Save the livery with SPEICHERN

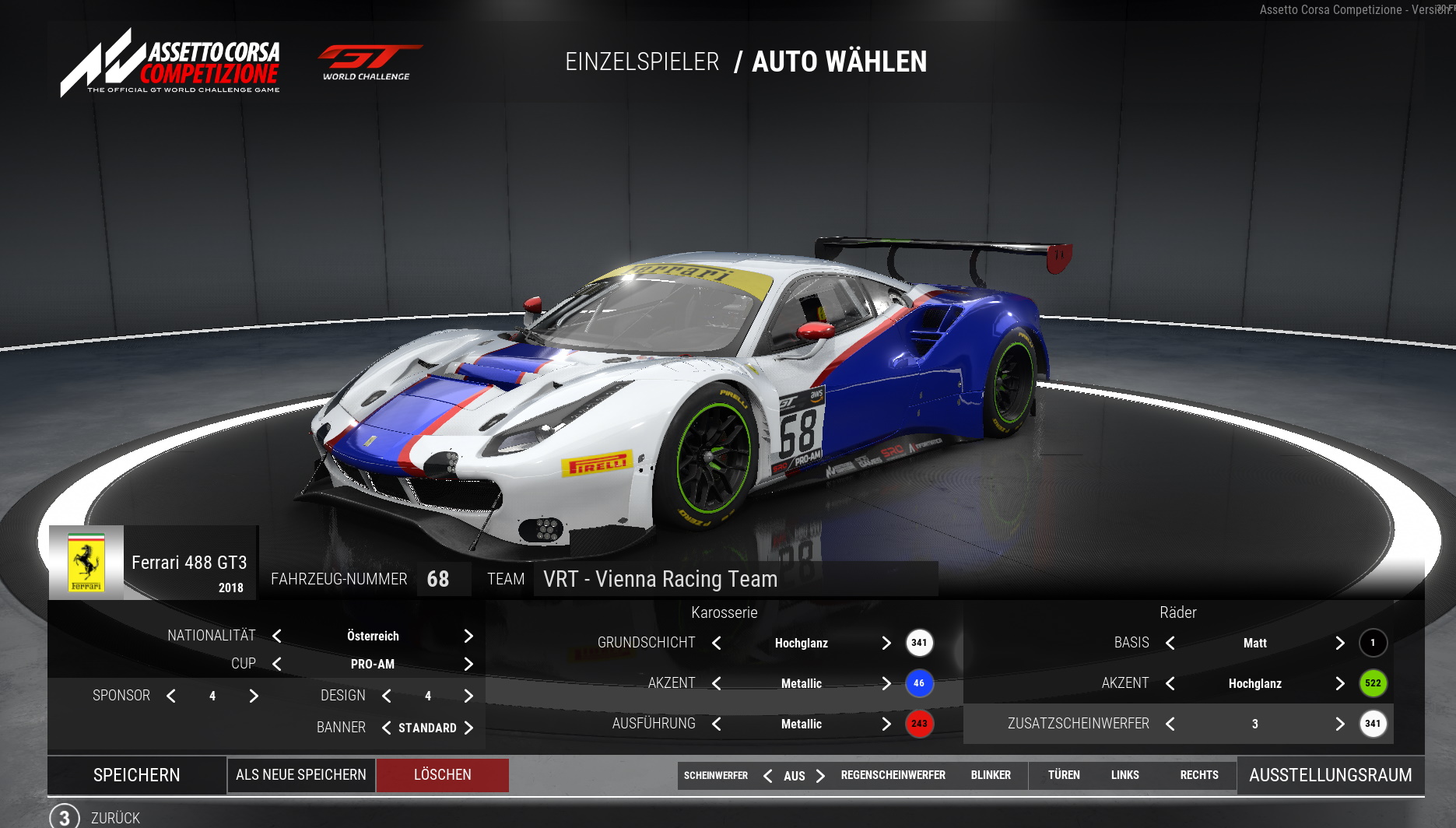click(137, 775)
